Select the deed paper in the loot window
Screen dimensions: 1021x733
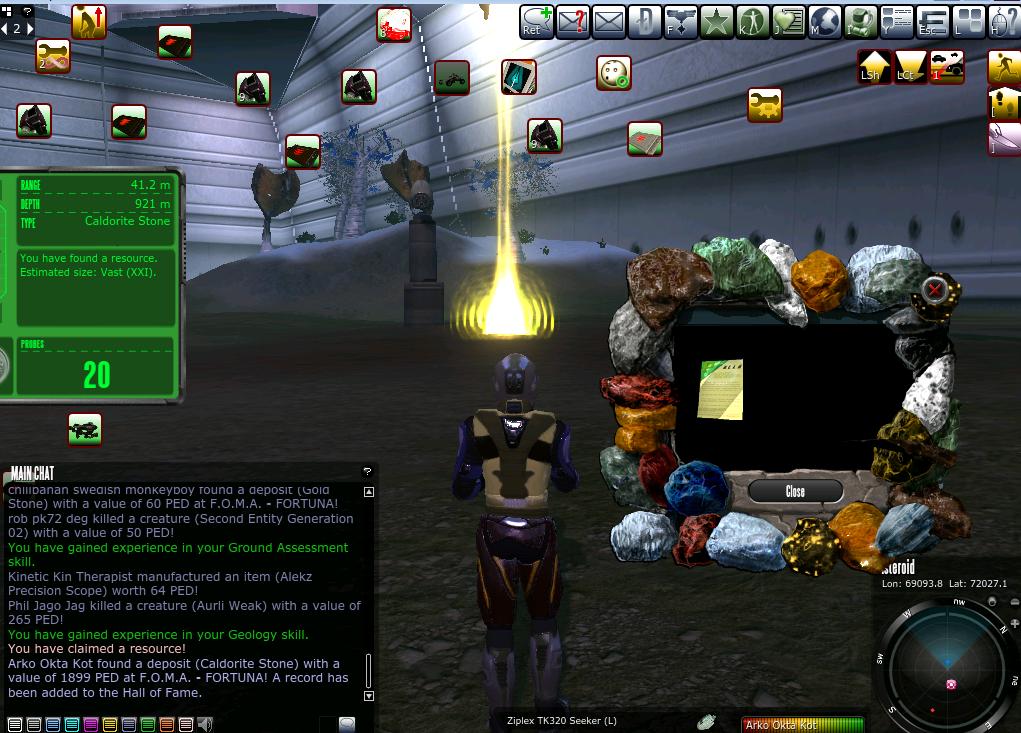(x=721, y=389)
